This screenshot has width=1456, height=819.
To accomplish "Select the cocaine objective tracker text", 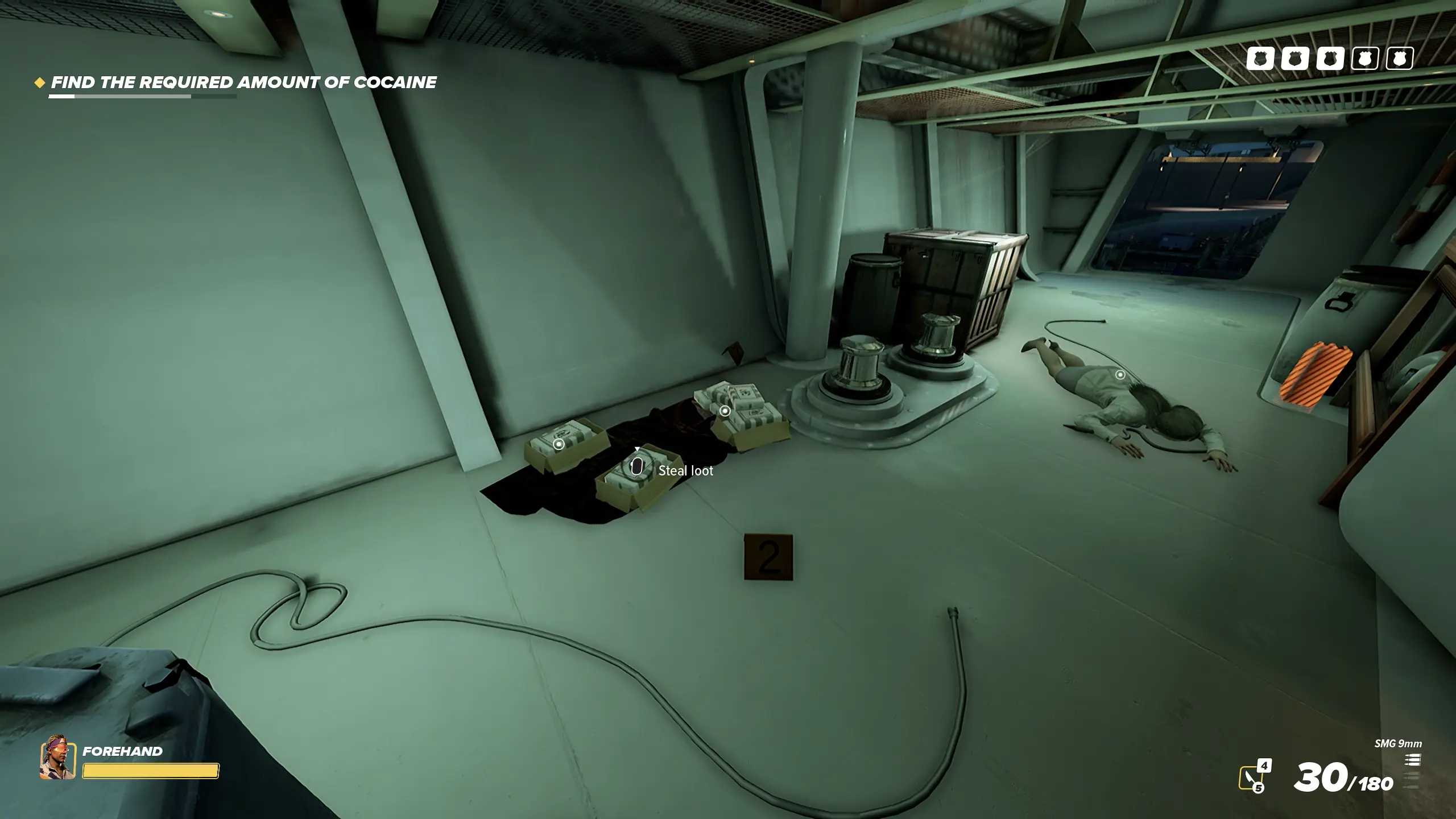I will tap(243, 82).
